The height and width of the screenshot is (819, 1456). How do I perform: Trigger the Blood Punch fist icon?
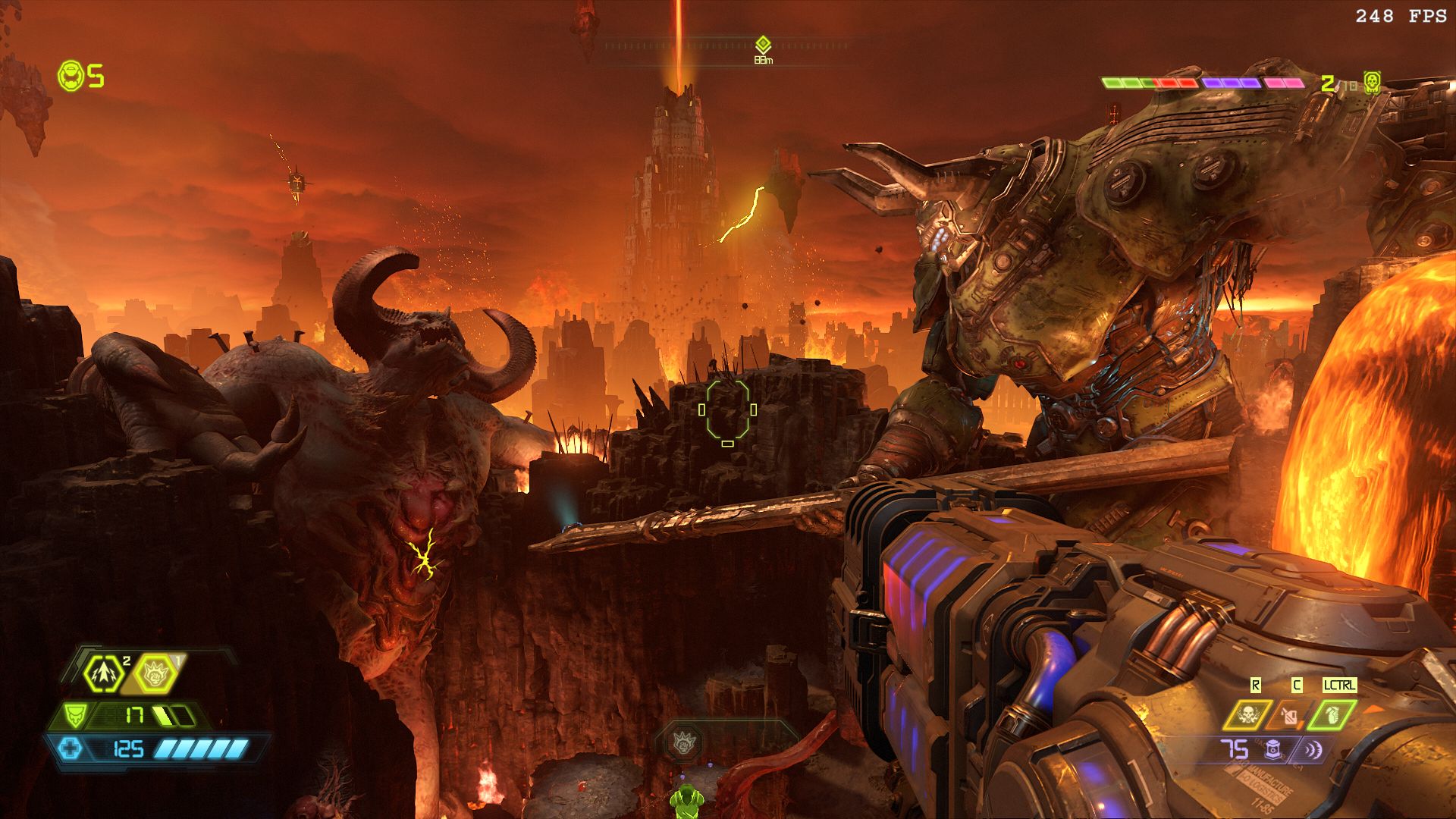click(x=155, y=673)
